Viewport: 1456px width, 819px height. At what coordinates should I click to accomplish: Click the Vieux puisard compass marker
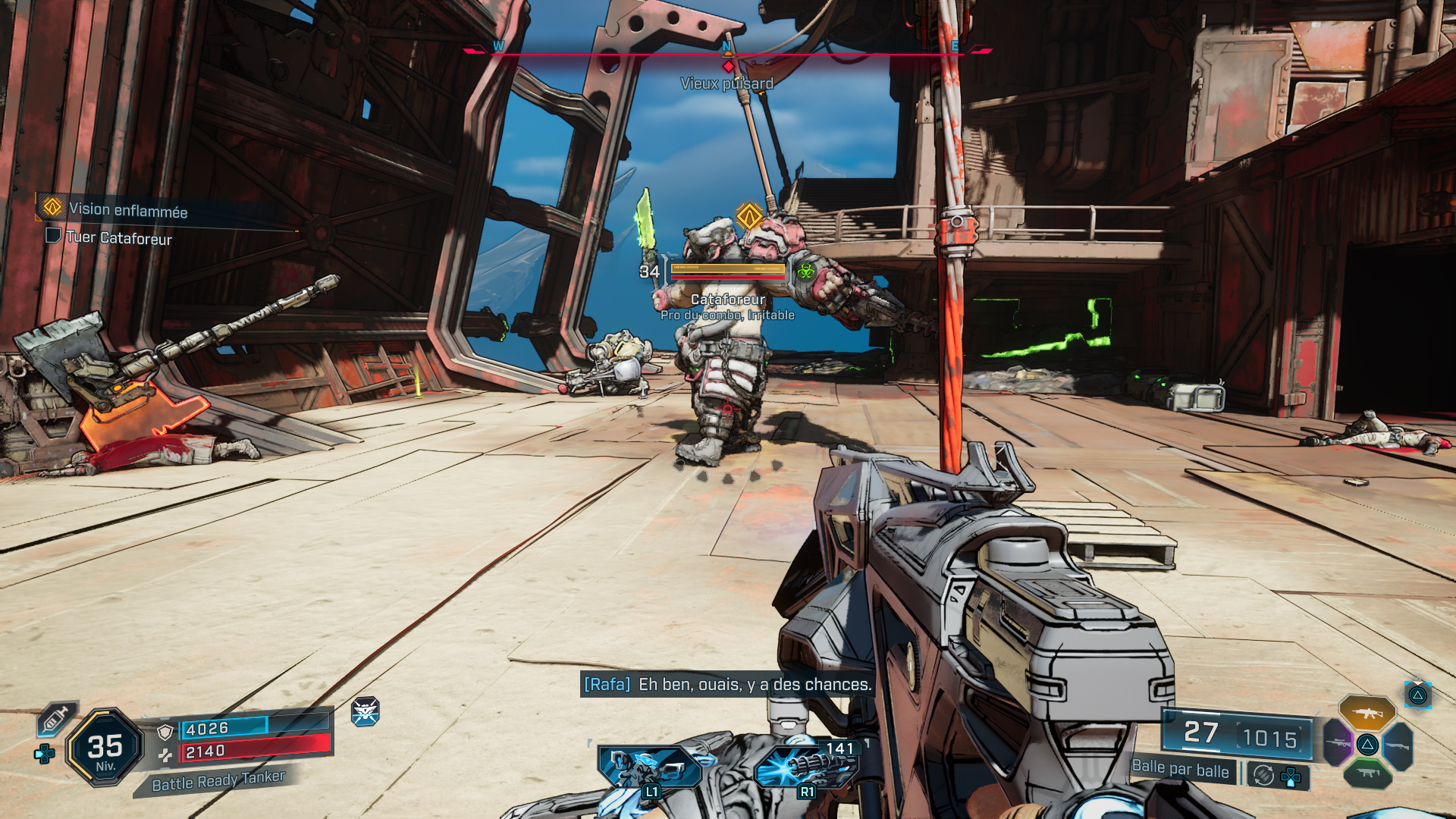pyautogui.click(x=728, y=67)
